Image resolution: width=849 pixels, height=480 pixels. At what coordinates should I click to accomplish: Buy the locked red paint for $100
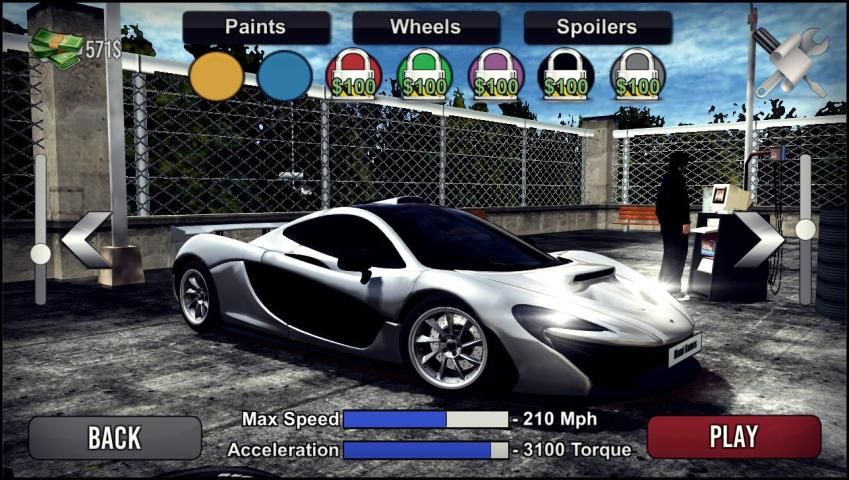(354, 76)
